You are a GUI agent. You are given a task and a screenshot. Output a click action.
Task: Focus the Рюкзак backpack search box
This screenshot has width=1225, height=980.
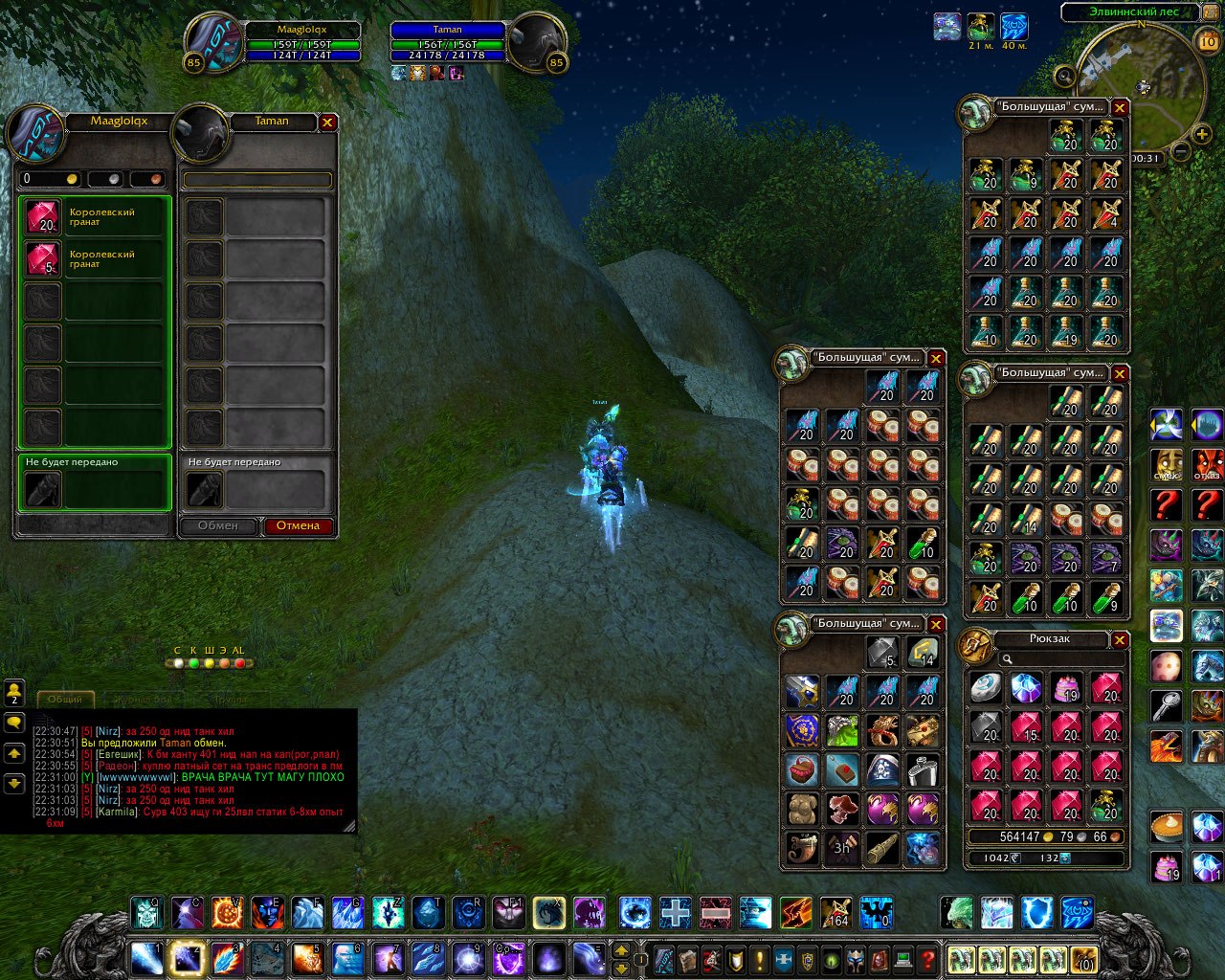pyautogui.click(x=1060, y=659)
